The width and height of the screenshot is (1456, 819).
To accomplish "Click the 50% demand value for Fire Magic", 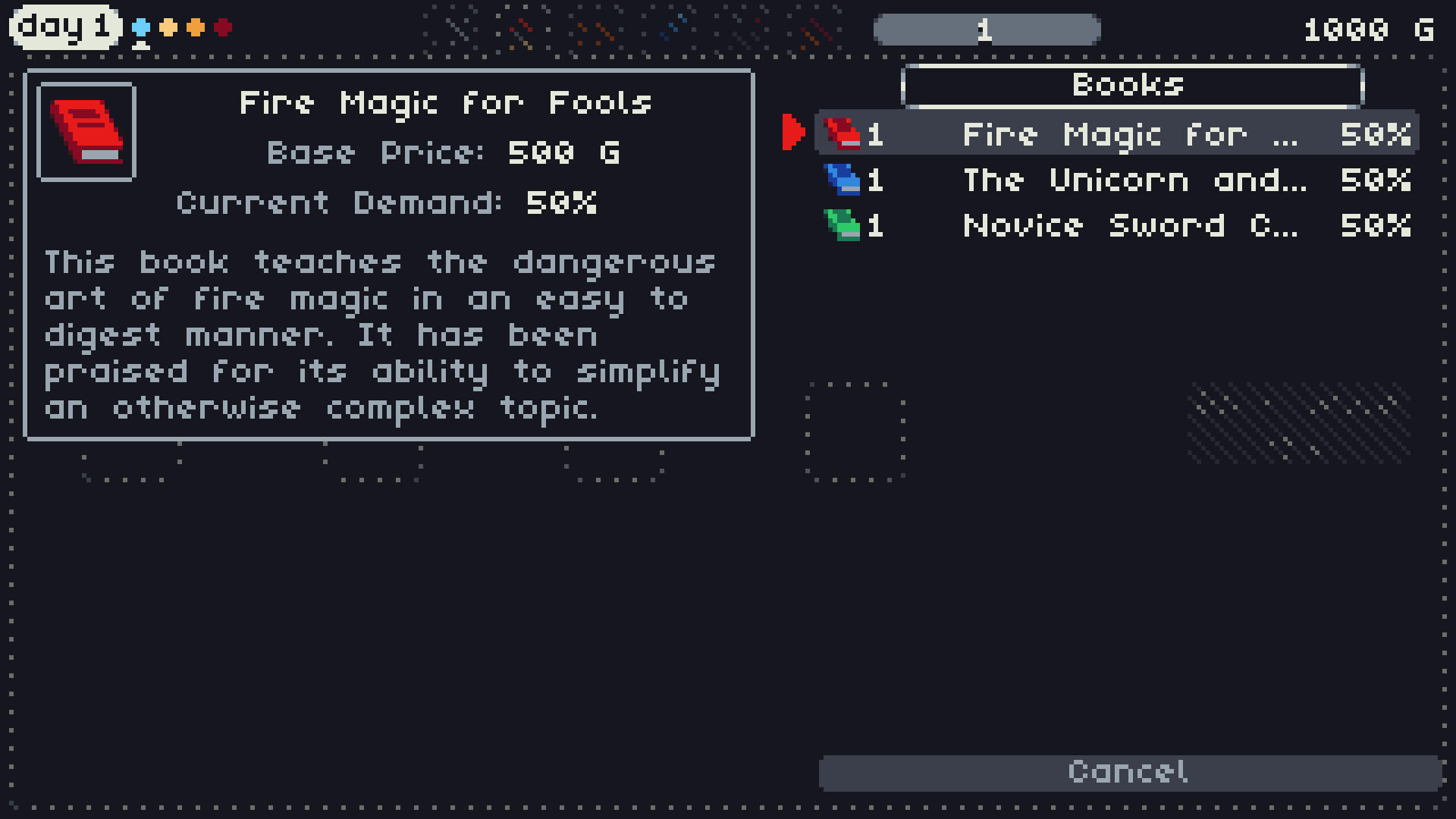I will click(1376, 134).
